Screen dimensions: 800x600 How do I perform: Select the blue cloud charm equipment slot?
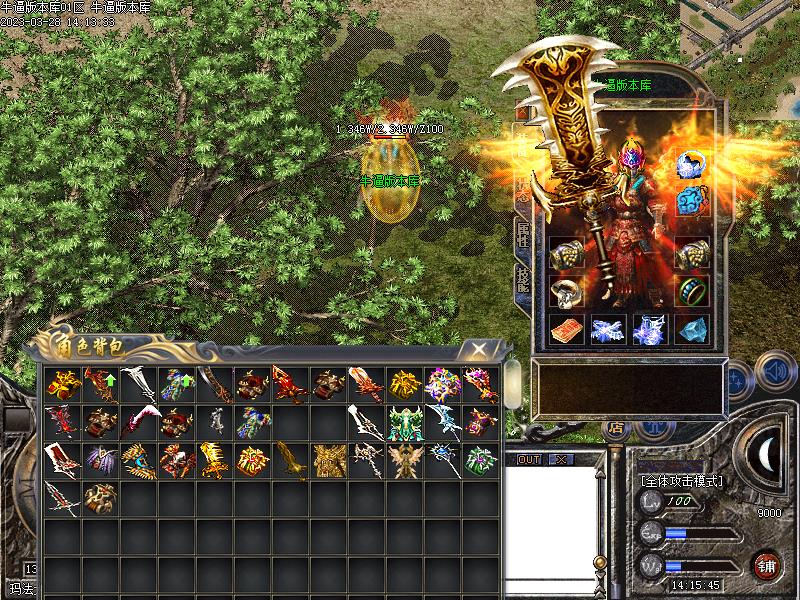690,200
